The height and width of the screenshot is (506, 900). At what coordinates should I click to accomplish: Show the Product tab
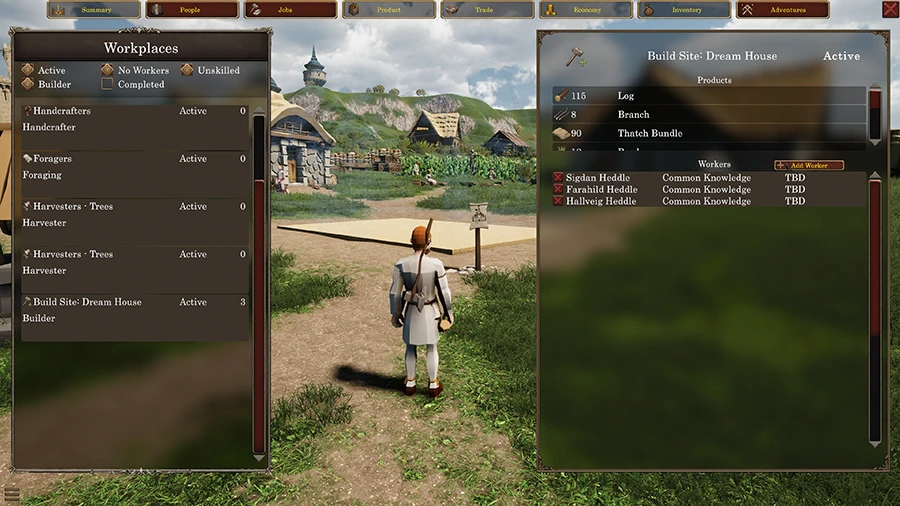(389, 10)
